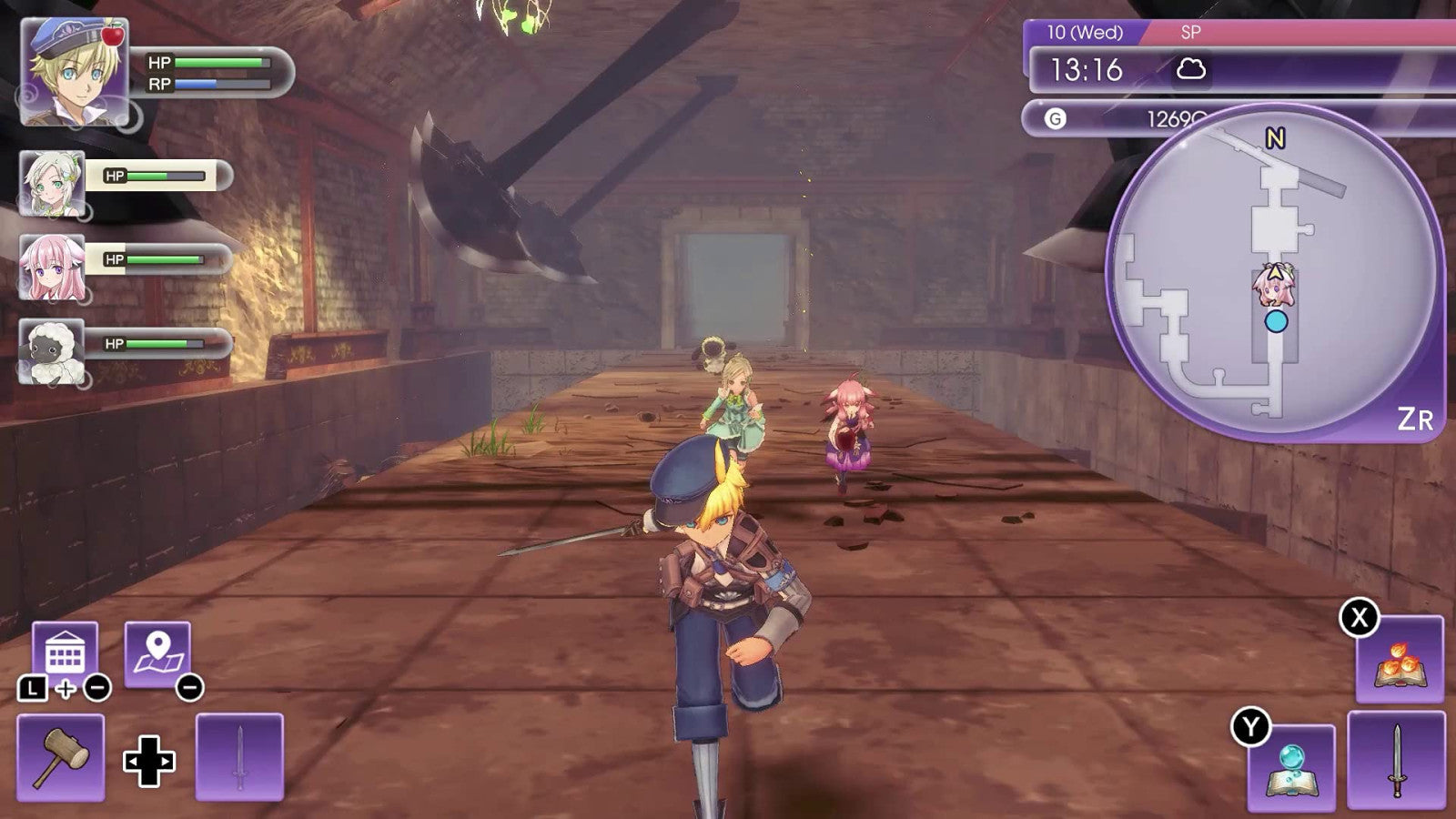Click the circular dungeon minimap
This screenshot has height=819, width=1456.
[x=1274, y=273]
